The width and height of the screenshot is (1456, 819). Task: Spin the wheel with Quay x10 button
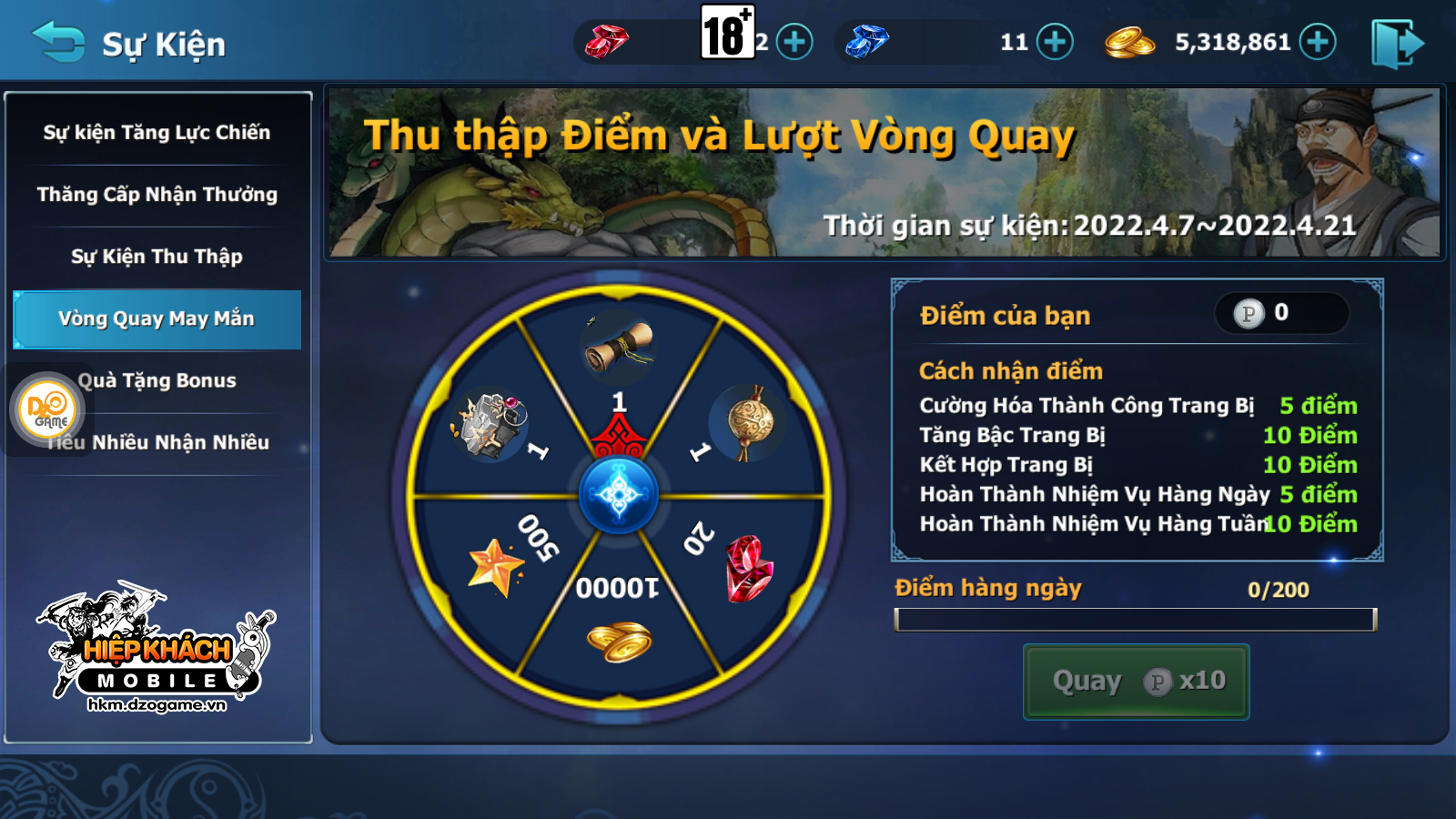(1136, 682)
